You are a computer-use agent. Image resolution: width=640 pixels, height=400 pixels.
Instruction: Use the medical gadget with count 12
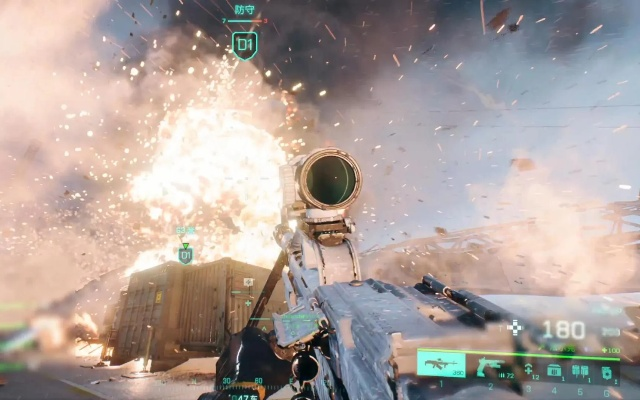coord(529,369)
